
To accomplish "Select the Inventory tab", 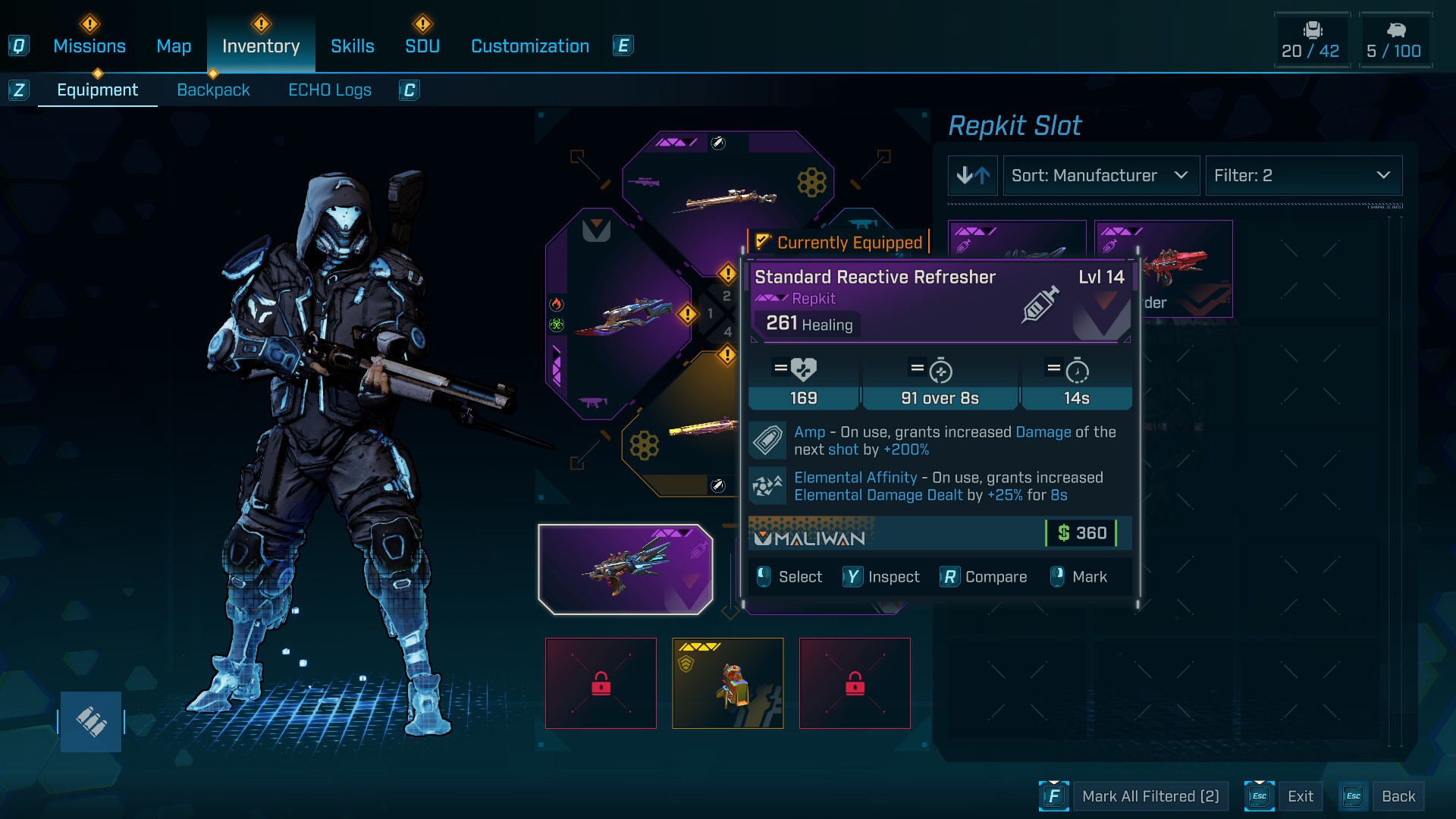I will click(x=261, y=46).
